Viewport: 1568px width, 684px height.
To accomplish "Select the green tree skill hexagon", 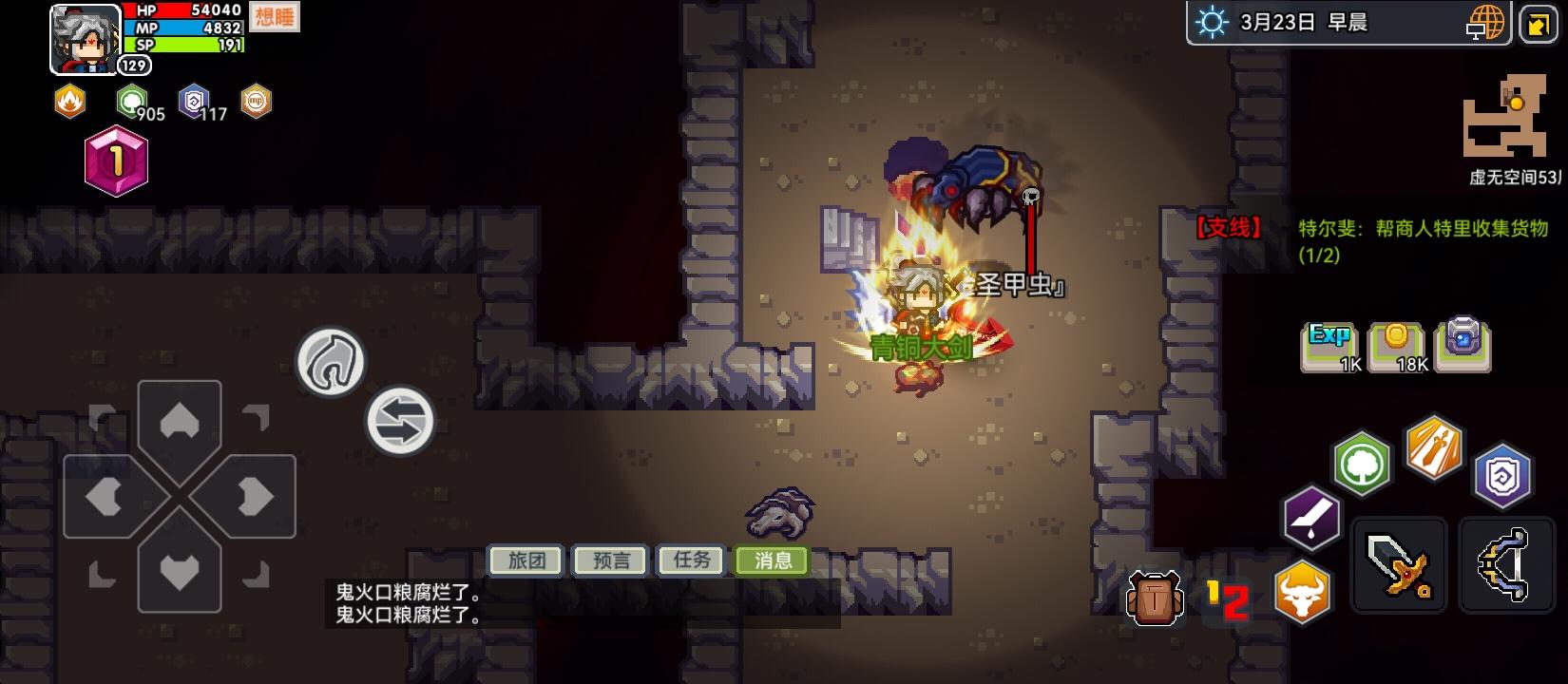I will click(1361, 465).
